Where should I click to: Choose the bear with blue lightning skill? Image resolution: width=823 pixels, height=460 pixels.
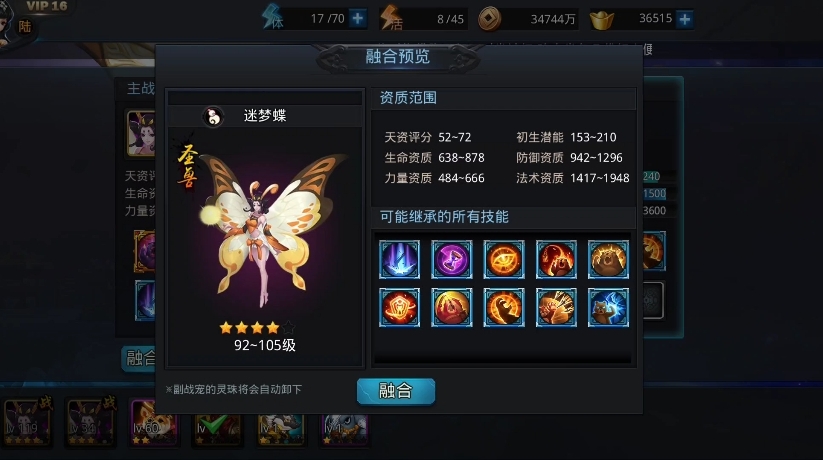click(x=608, y=307)
